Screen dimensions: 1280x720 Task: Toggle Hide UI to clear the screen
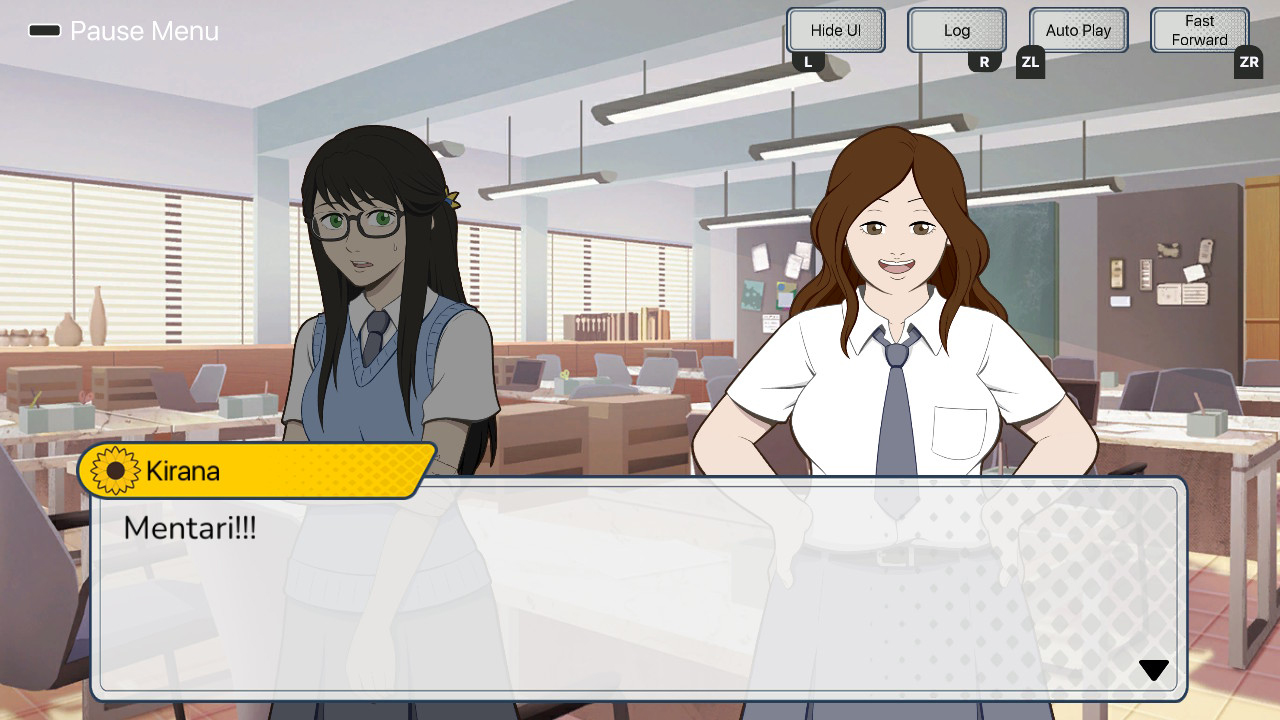[836, 30]
